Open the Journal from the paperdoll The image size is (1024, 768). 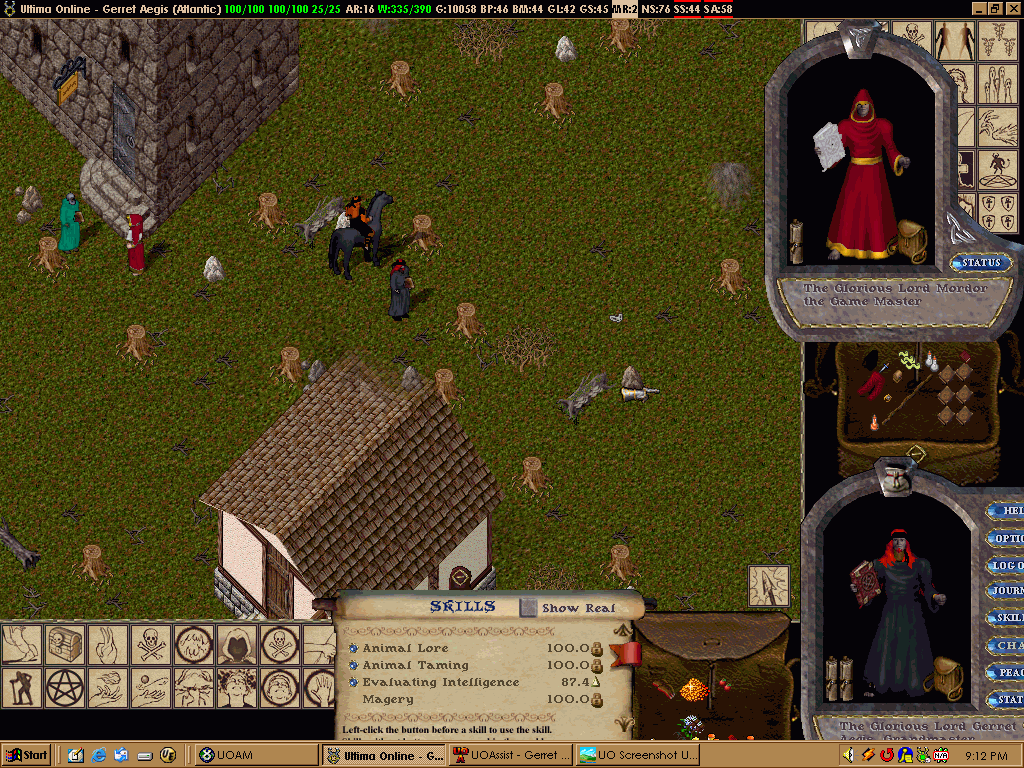coord(1008,592)
